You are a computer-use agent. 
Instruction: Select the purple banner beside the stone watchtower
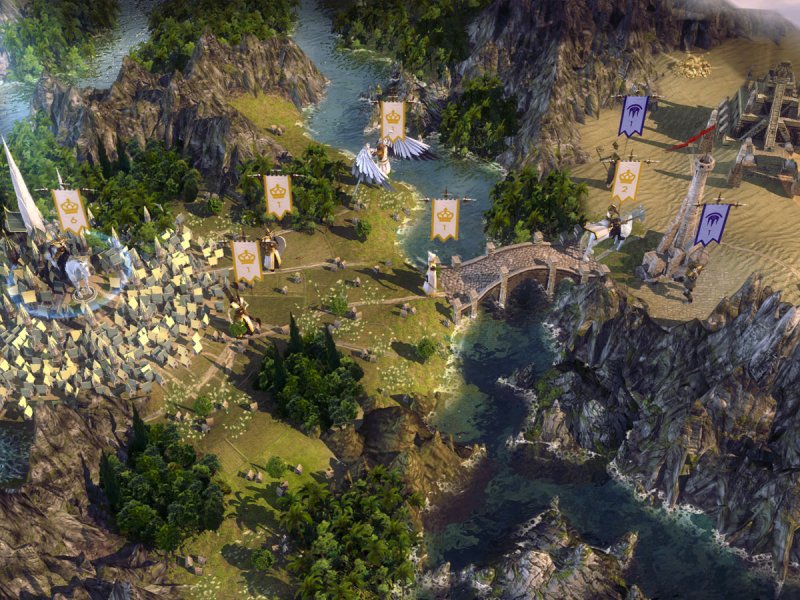pos(711,224)
